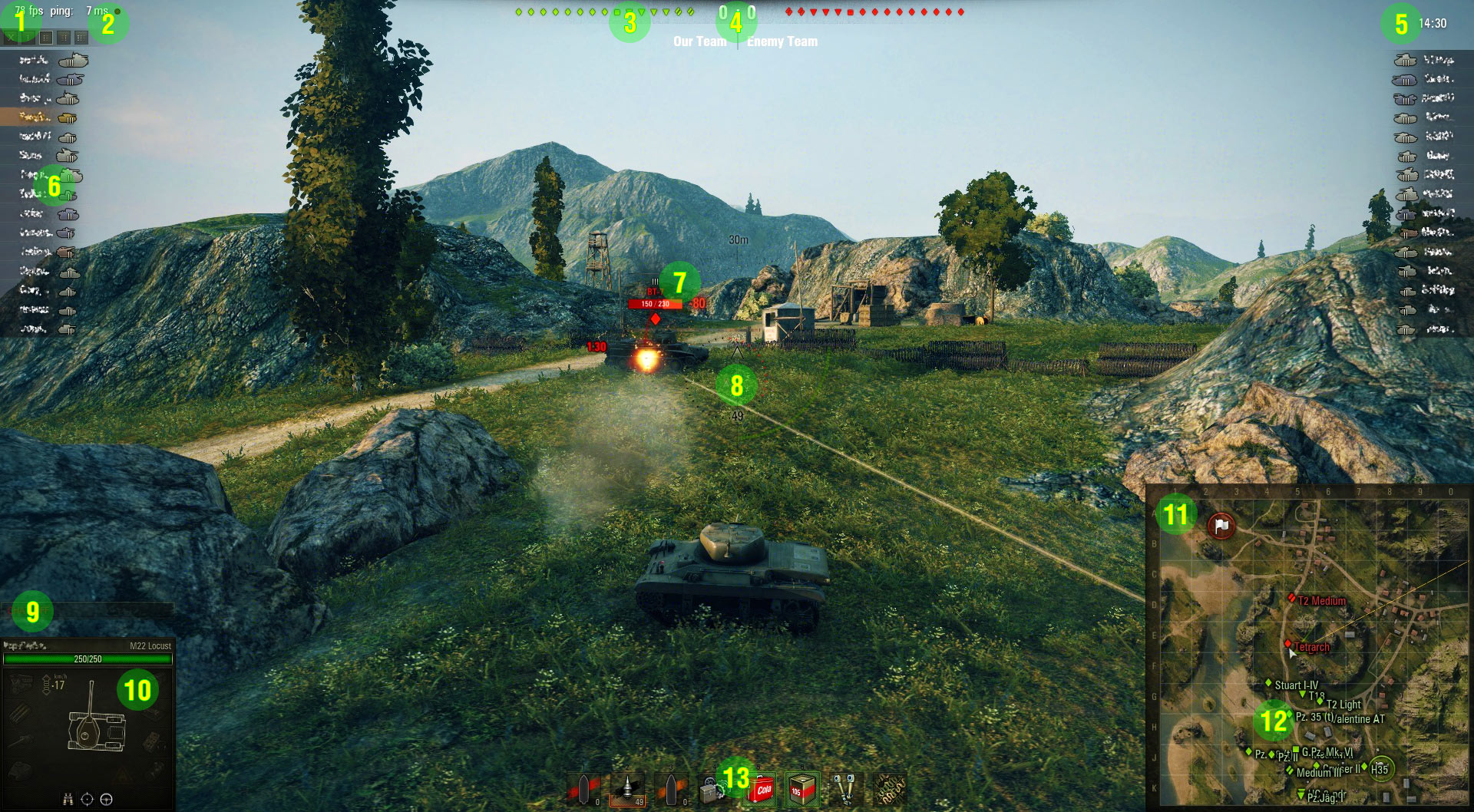Use the Case of Cola consumable
This screenshot has height=812, width=1474.
tap(762, 790)
